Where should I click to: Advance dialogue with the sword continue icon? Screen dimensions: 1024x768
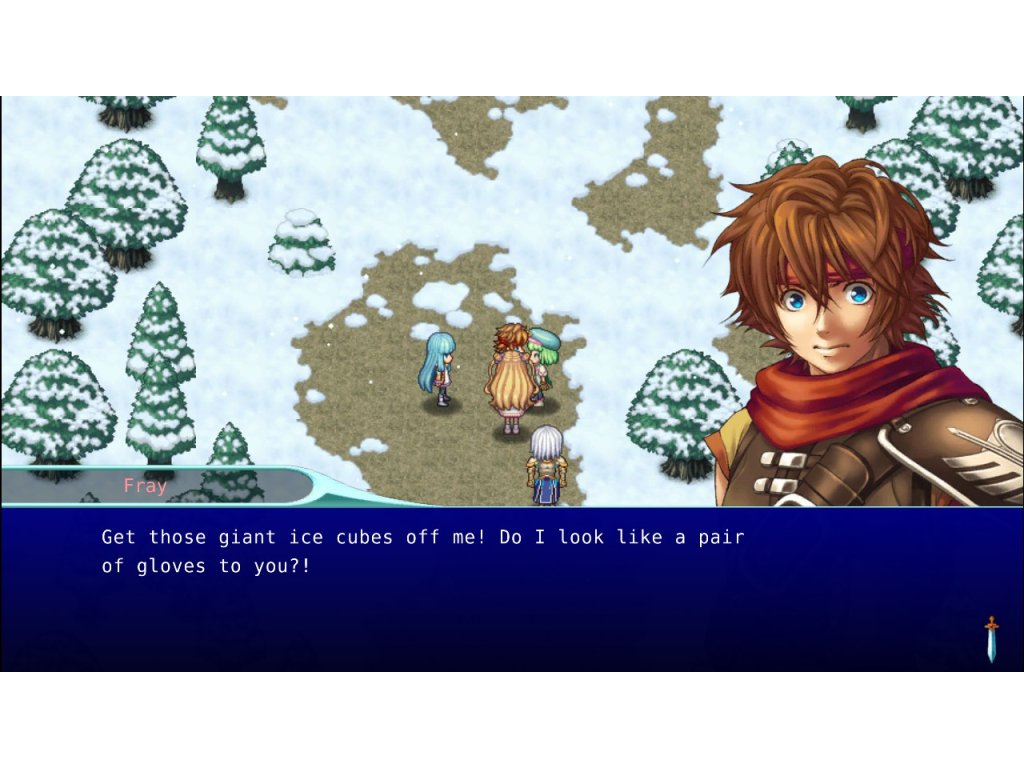[x=991, y=639]
